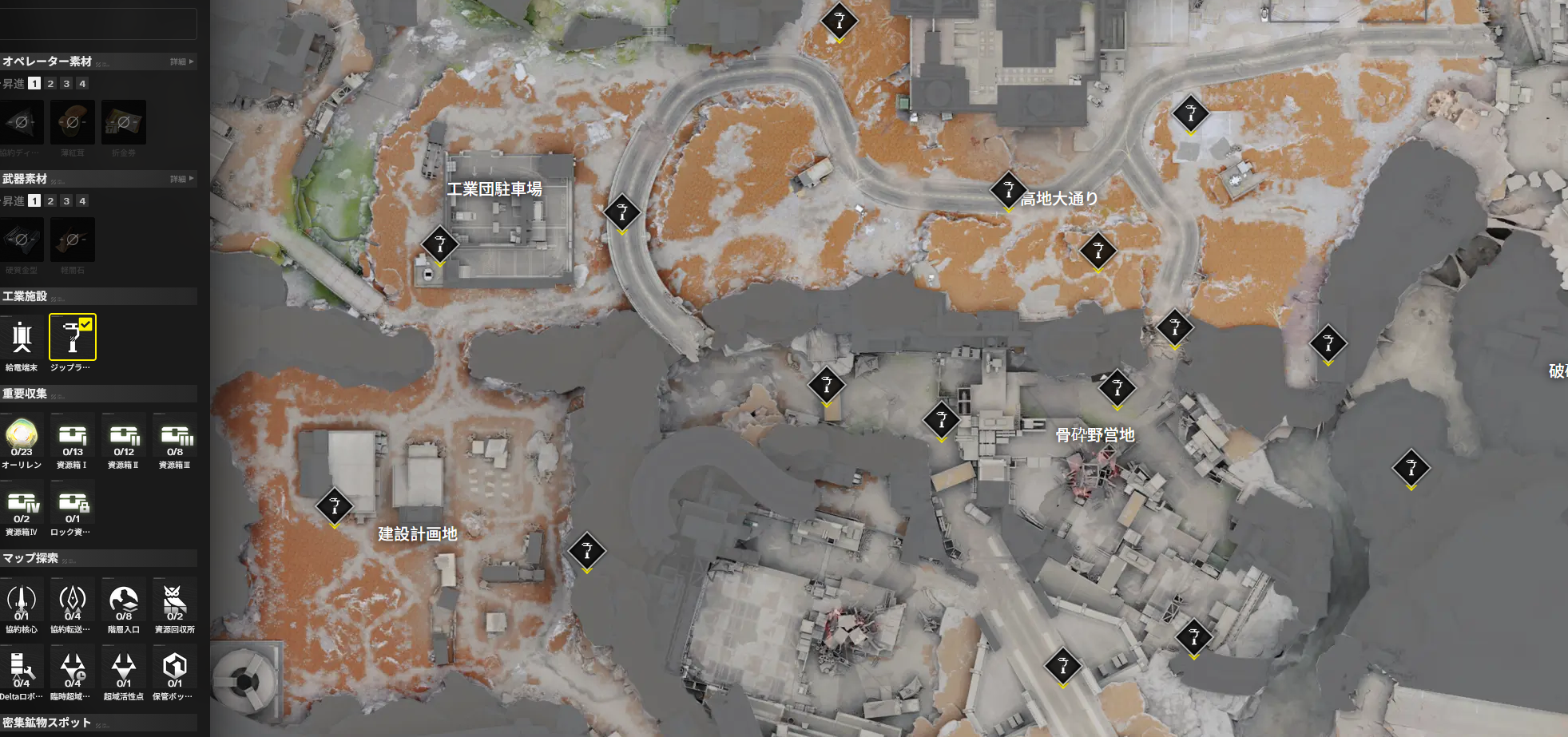Toggle the 協約核心 map filter
The width and height of the screenshot is (1568, 737).
pos(22,601)
